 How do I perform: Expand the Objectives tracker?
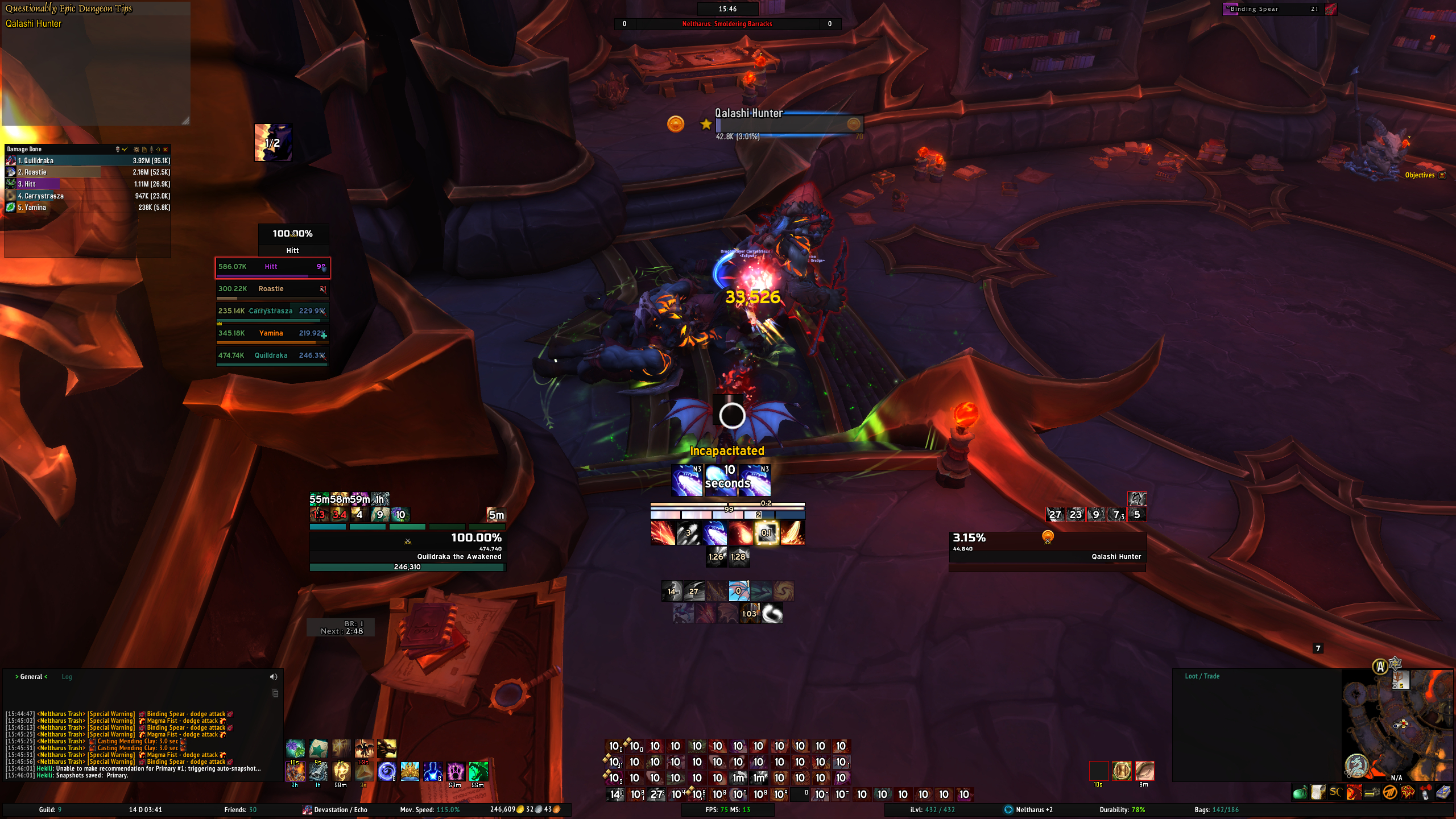[1442, 175]
